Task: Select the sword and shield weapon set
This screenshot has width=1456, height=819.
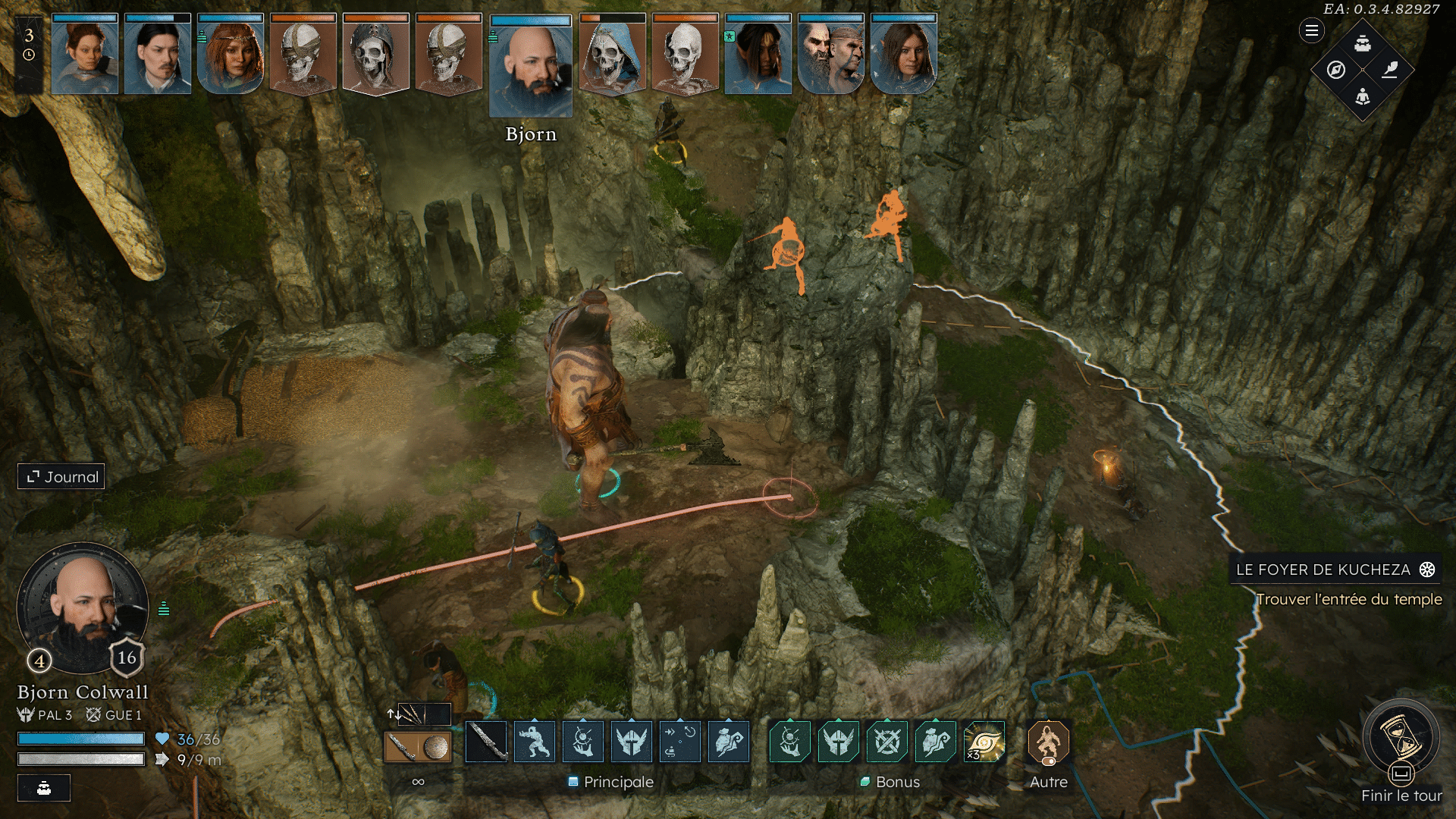Action: pyautogui.click(x=418, y=748)
